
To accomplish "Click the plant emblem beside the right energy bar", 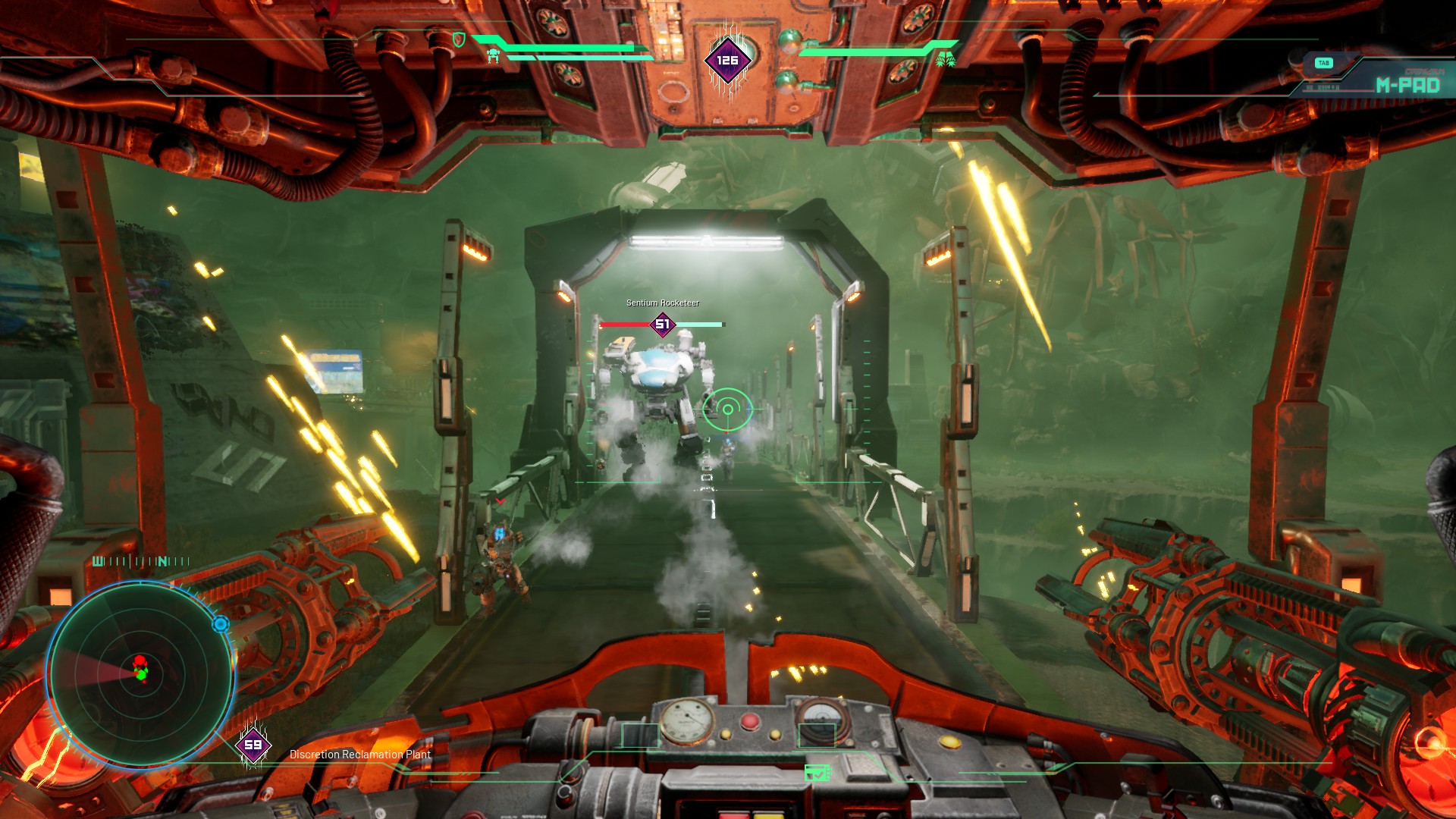I will click(x=943, y=61).
